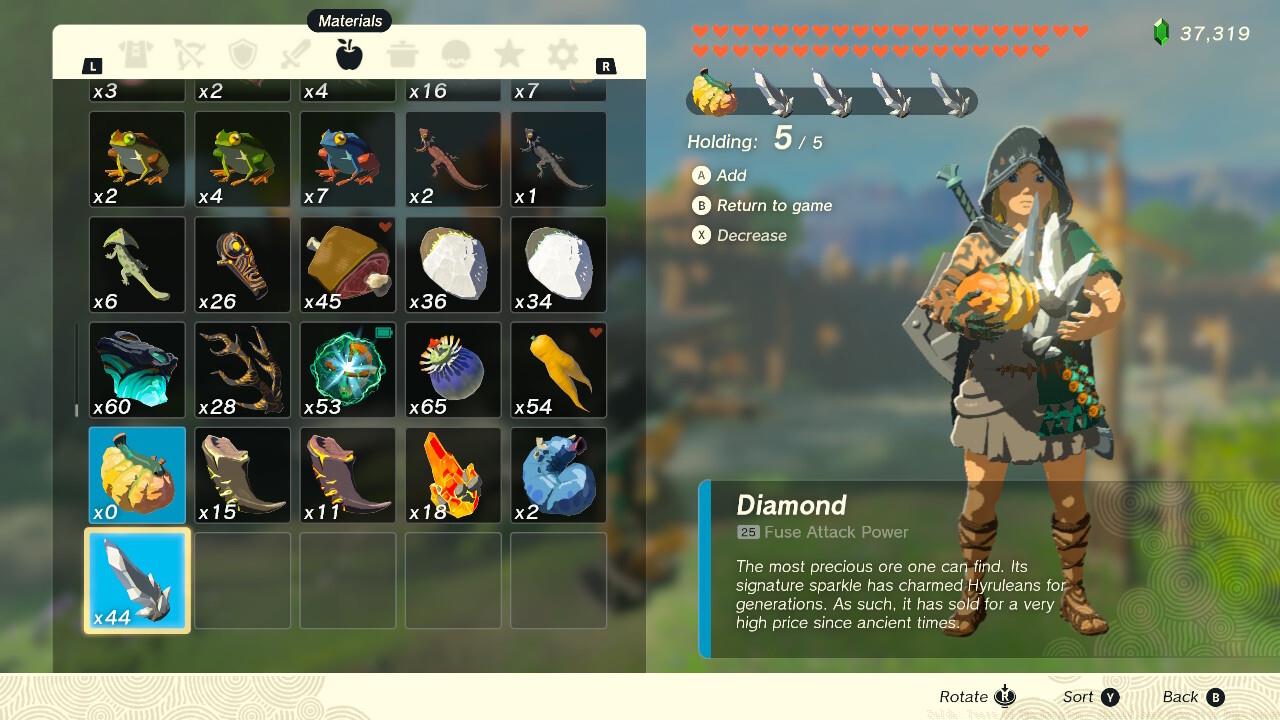Select the raw meat stack of 45
The width and height of the screenshot is (1280, 720).
pyautogui.click(x=347, y=264)
